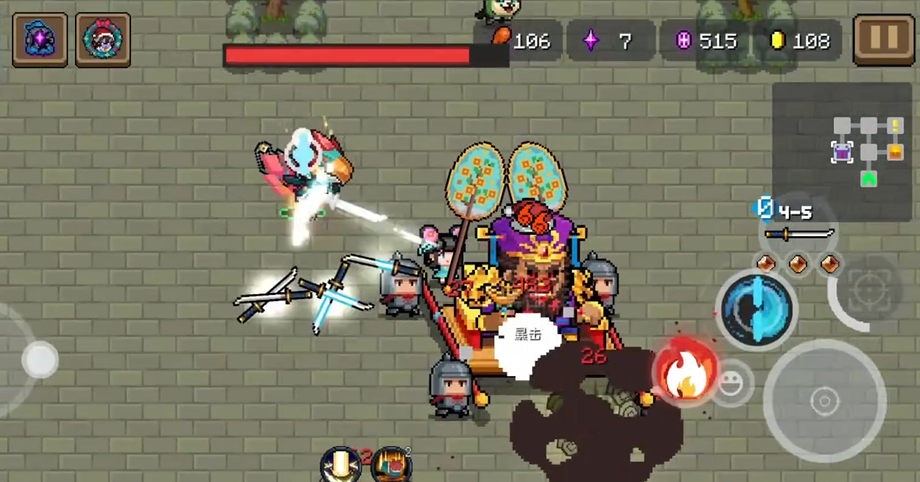This screenshot has width=920, height=482.
Task: Tap the purple gem item icon
Action: 40,40
